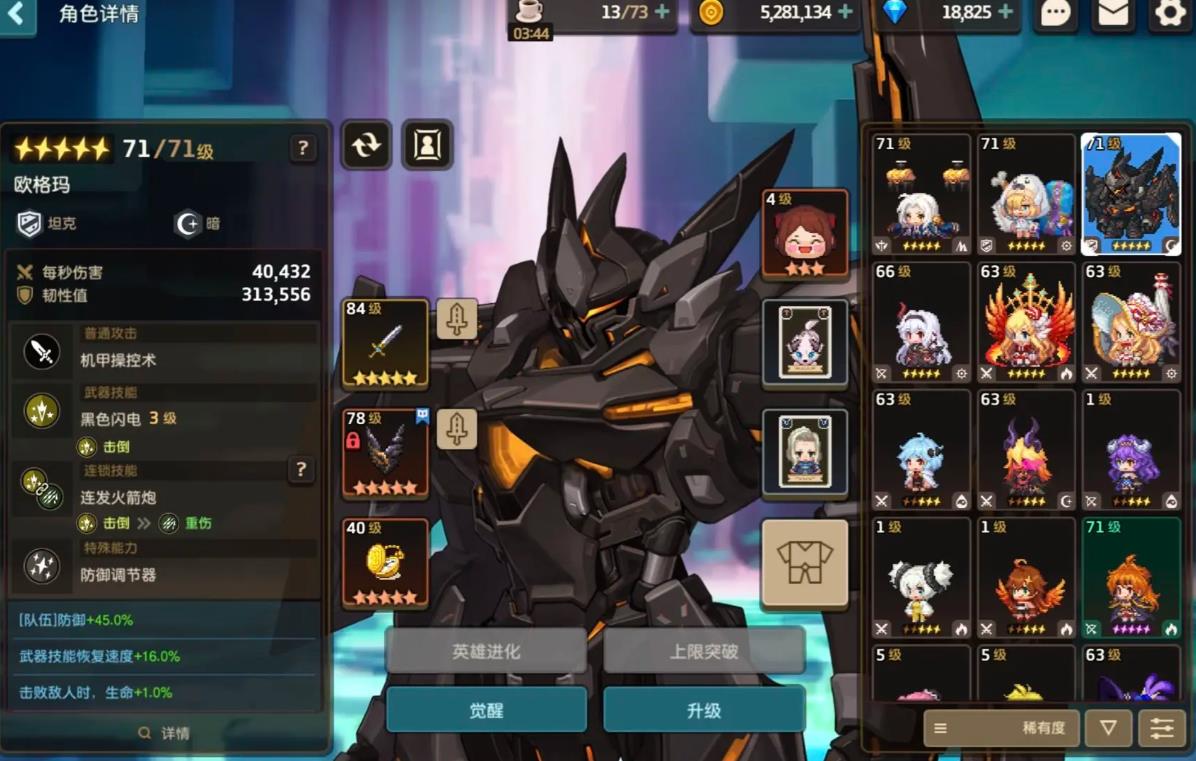This screenshot has height=761, width=1196.
Task: Open the 稀有度 rarity sort dropdown
Action: coord(1000,728)
